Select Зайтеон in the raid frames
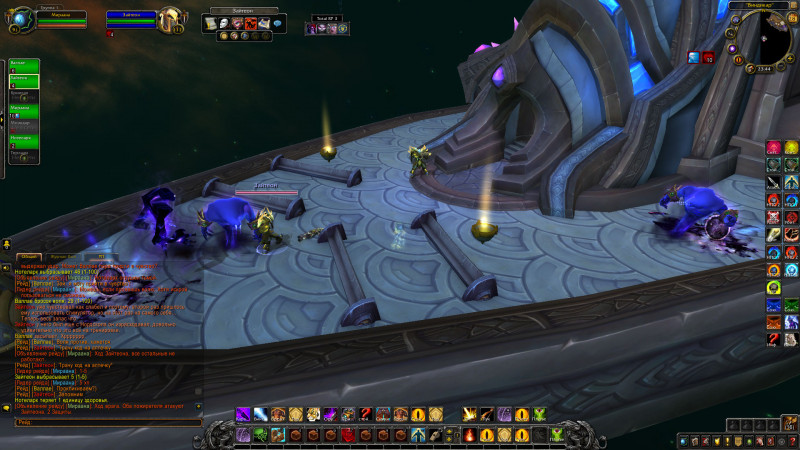800x450 pixels. tap(24, 82)
